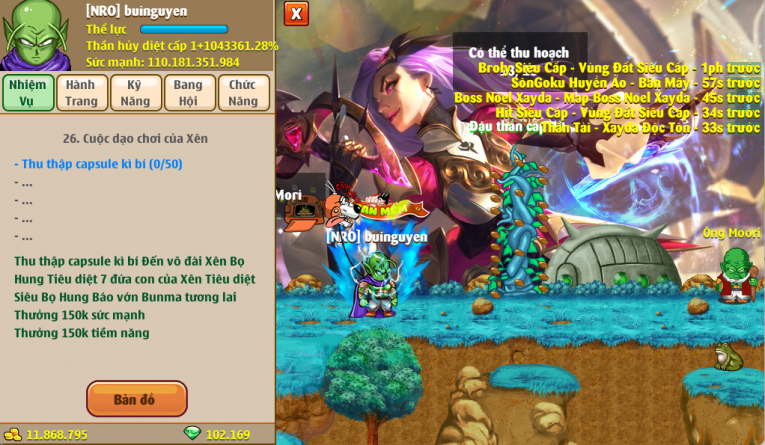Close the panel with the orange X
Screen dimensions: 765x445
296,13
